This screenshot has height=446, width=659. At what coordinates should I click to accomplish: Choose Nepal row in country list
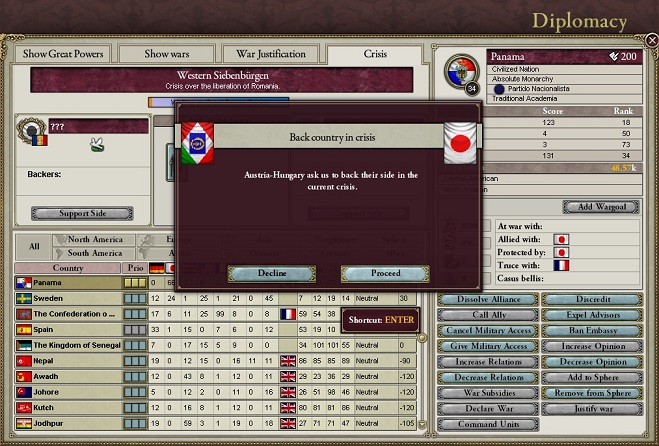click(70, 358)
